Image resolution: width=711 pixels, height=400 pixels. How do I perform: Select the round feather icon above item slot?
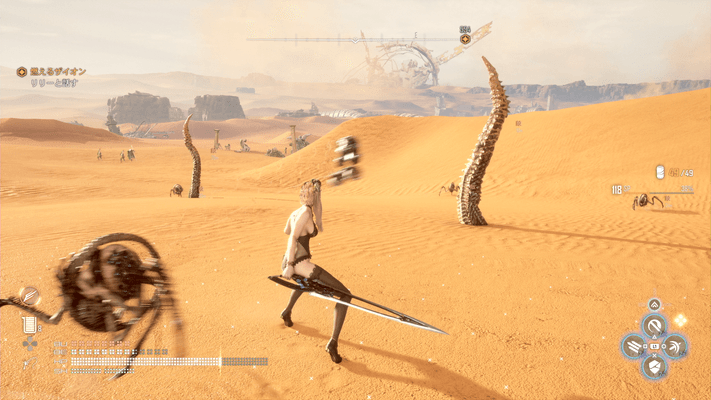coord(29,295)
